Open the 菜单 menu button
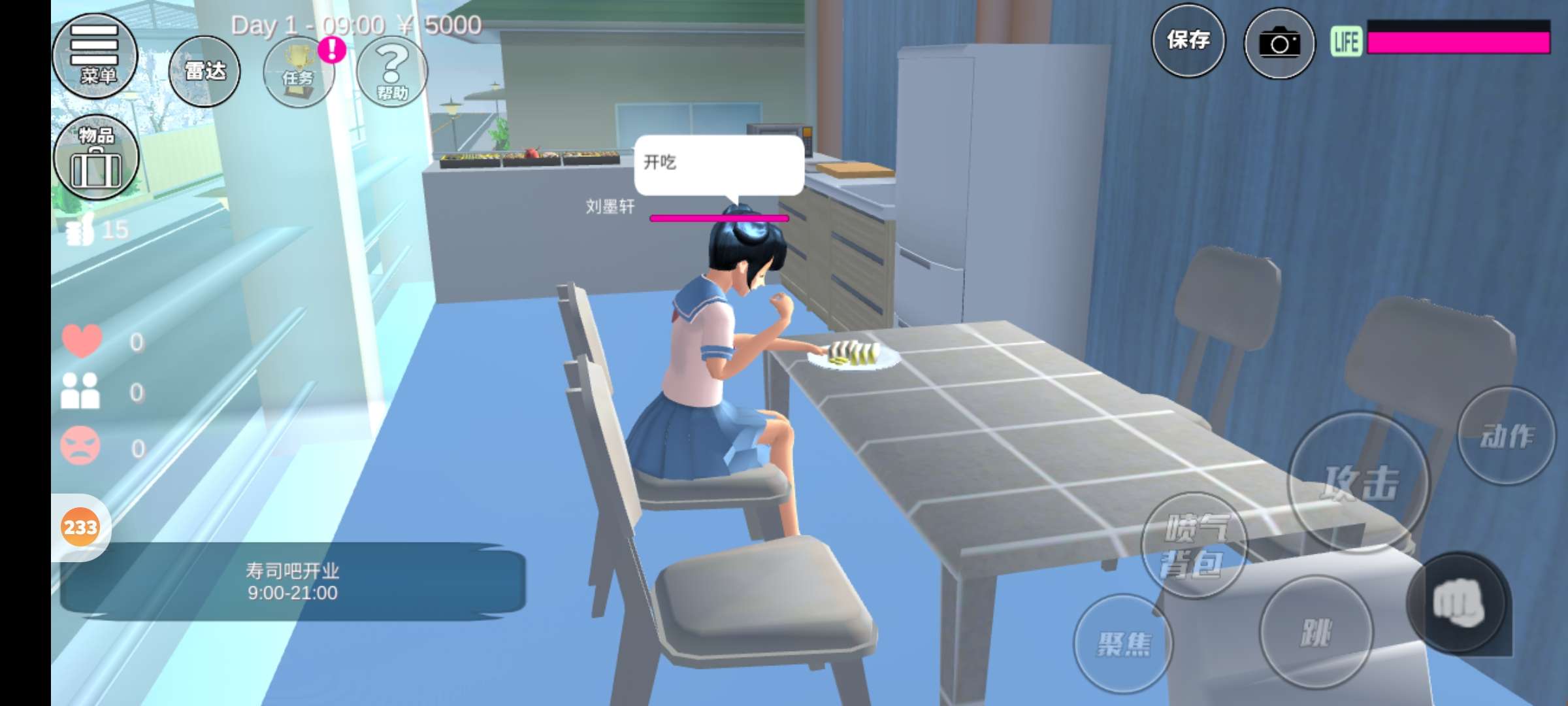1568x706 pixels. click(95, 56)
